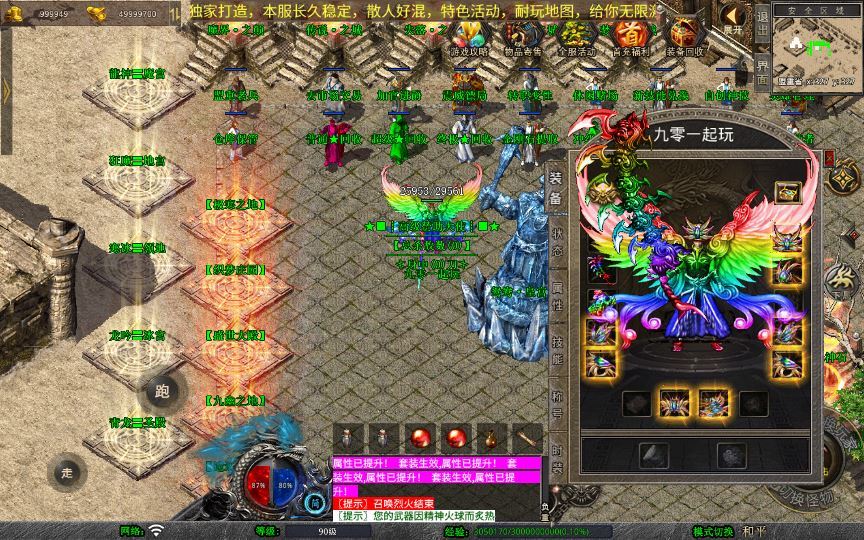Open the 全服活动 server events icon
This screenshot has height=540, width=864.
[x=576, y=39]
